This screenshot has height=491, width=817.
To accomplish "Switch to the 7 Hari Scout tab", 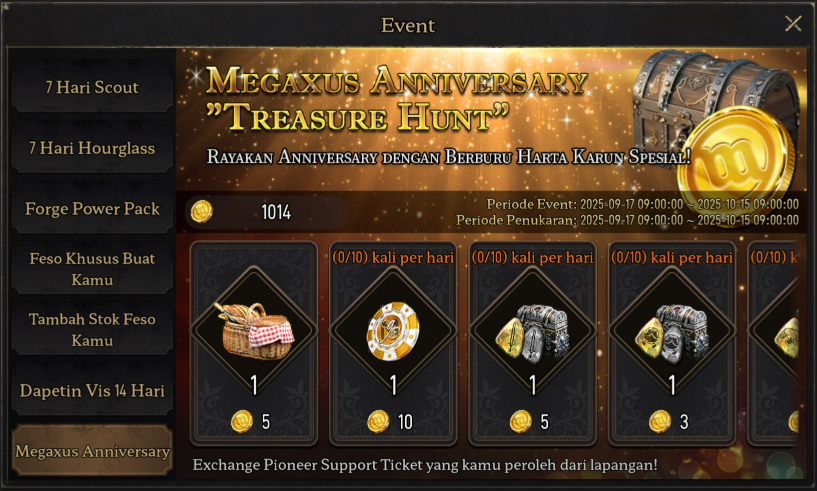I will click(92, 87).
